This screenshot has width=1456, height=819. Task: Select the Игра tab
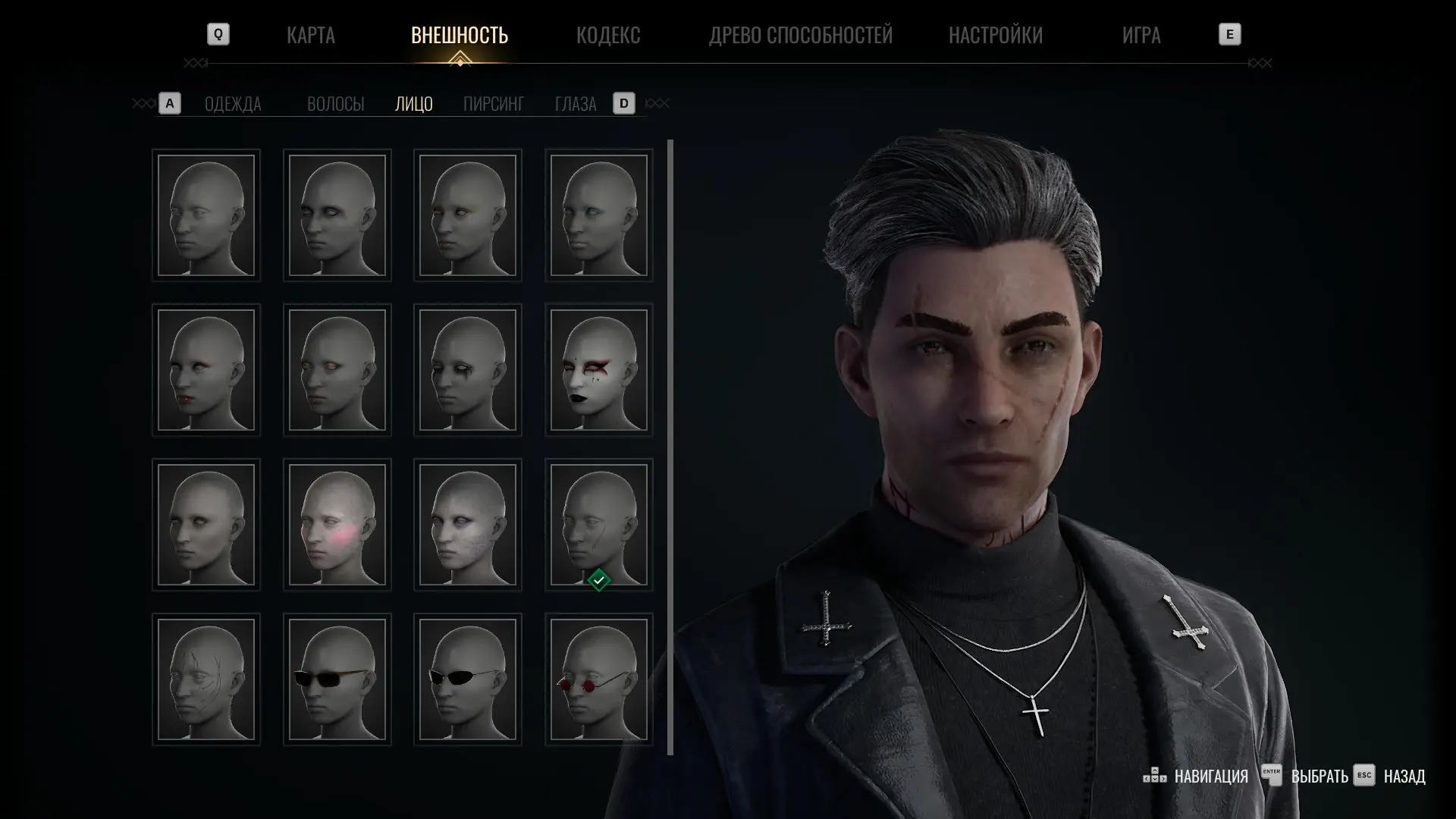pos(1141,35)
